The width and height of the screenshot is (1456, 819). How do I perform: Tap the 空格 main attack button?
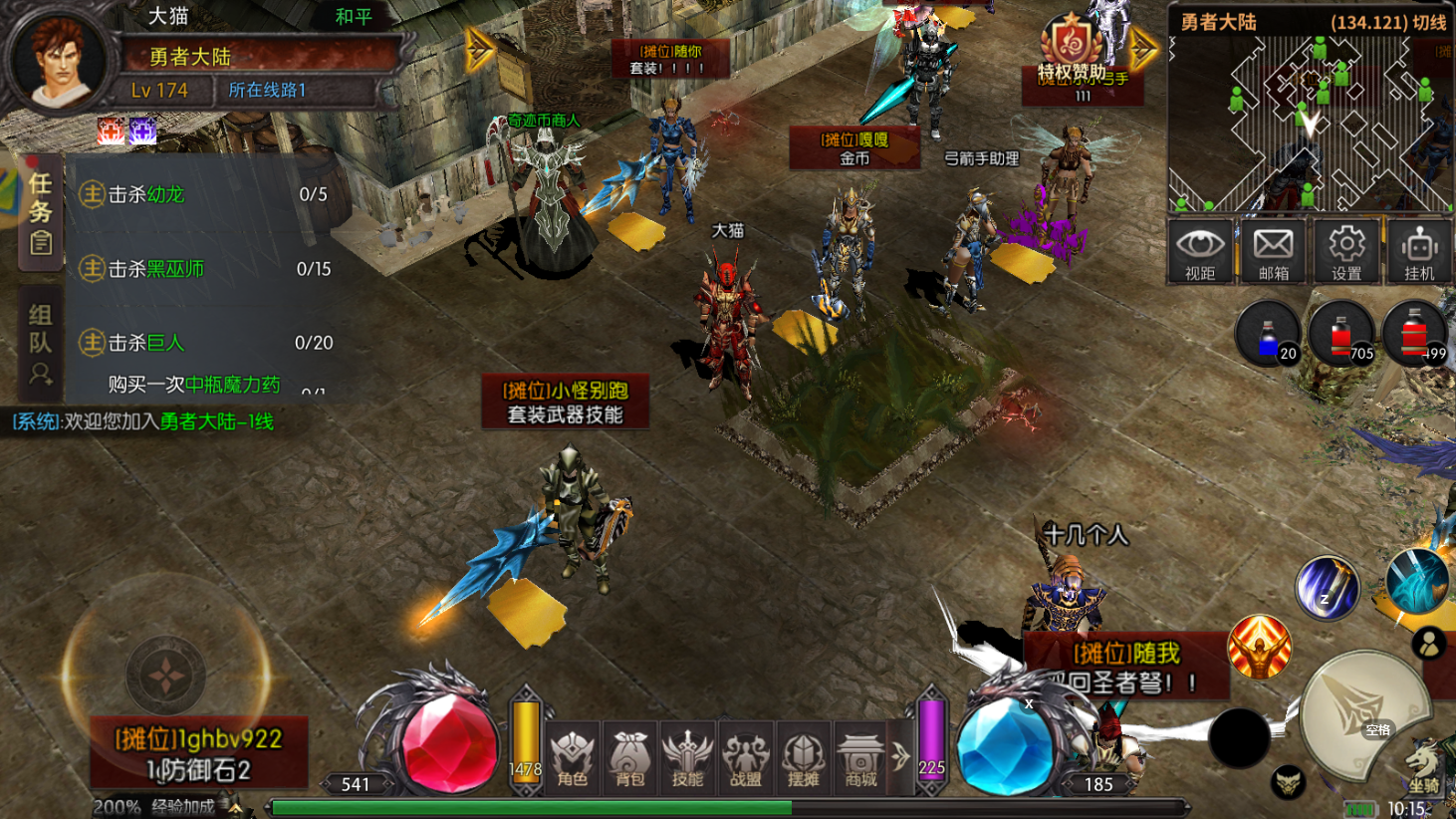click(x=1362, y=713)
